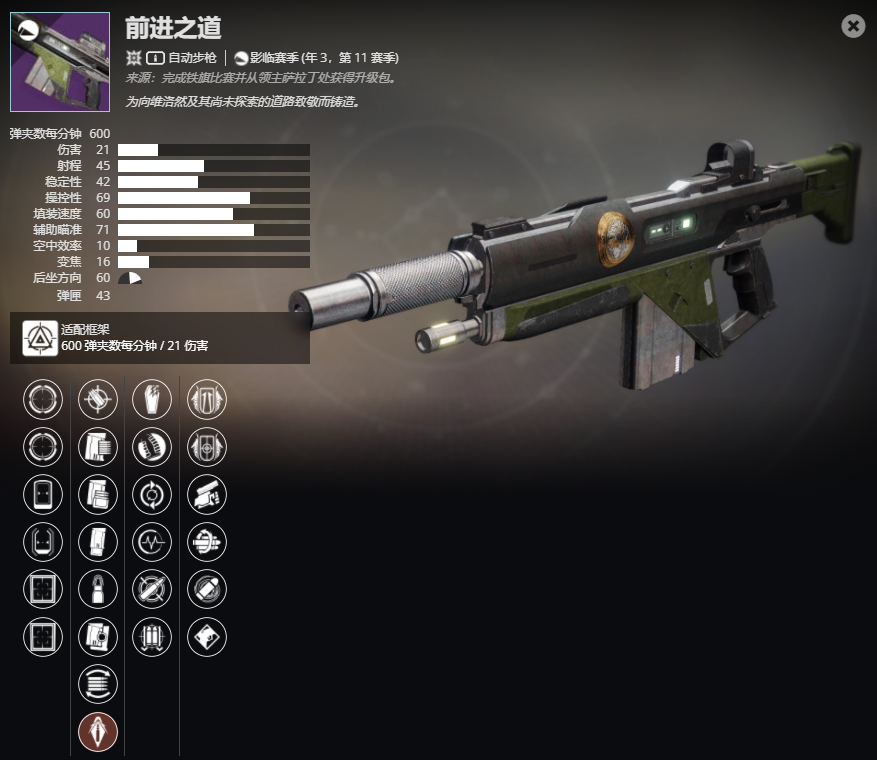The height and width of the screenshot is (760, 877).
Task: Choose the red highlighted perk icon
Action: pyautogui.click(x=98, y=732)
